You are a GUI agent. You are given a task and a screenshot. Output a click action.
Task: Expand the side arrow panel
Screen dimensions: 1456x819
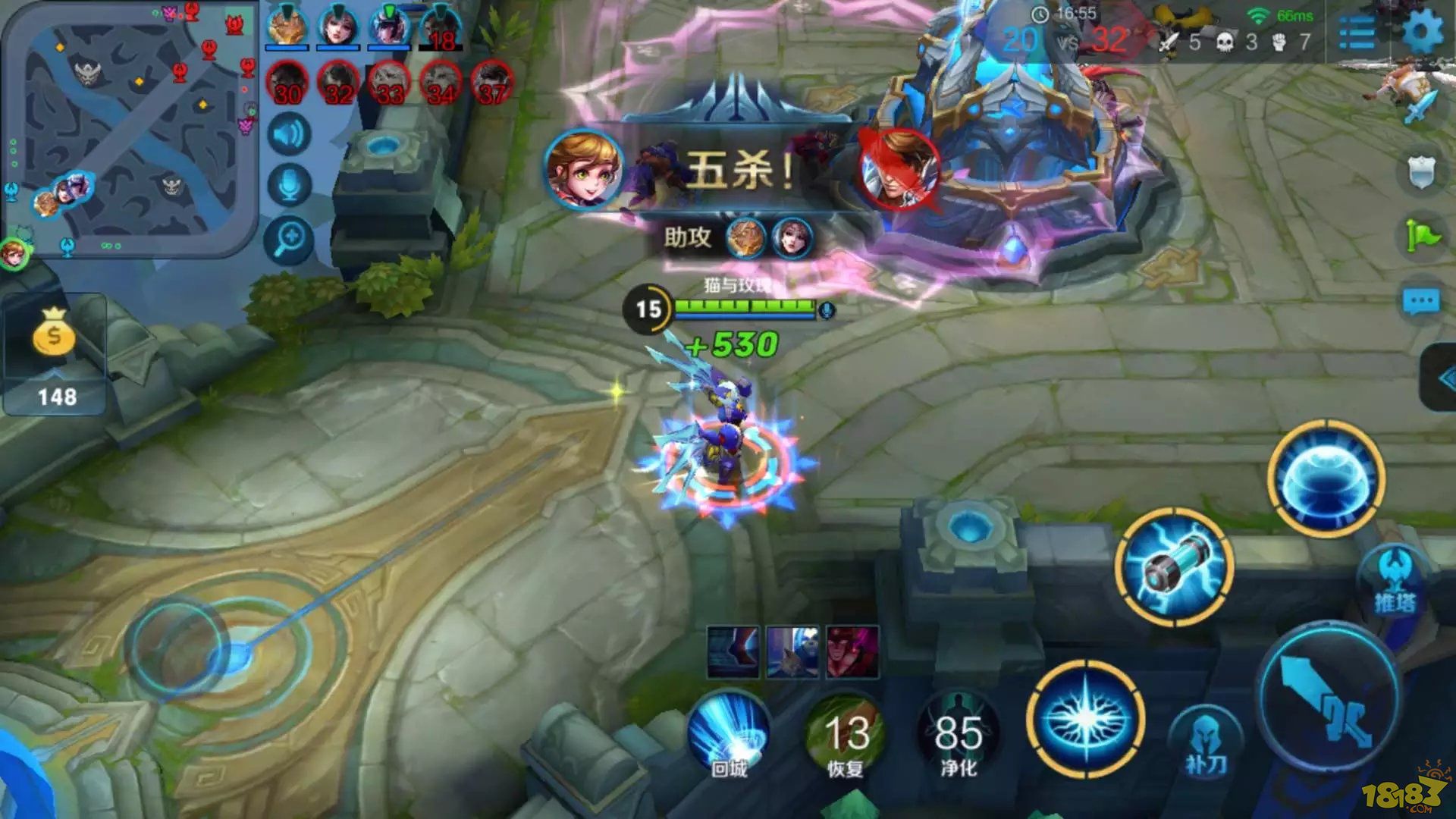point(1441,378)
